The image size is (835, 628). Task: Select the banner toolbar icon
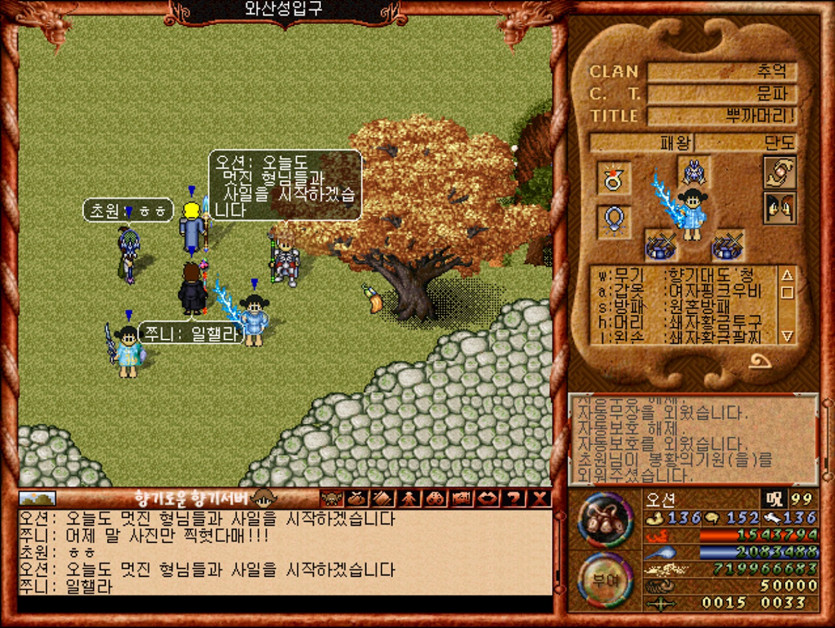click(462, 497)
